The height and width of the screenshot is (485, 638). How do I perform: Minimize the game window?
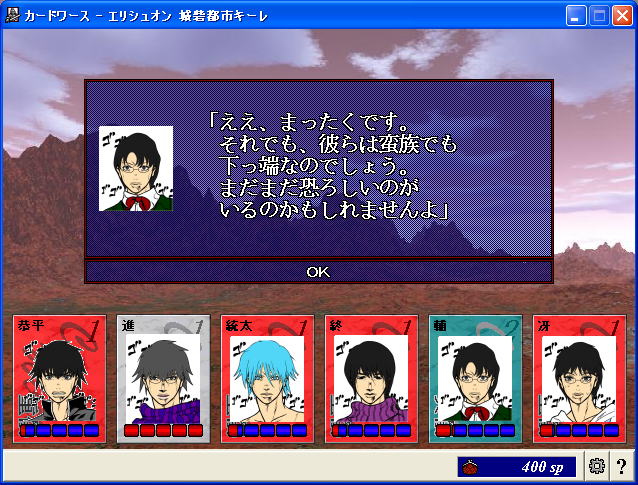[x=575, y=15]
